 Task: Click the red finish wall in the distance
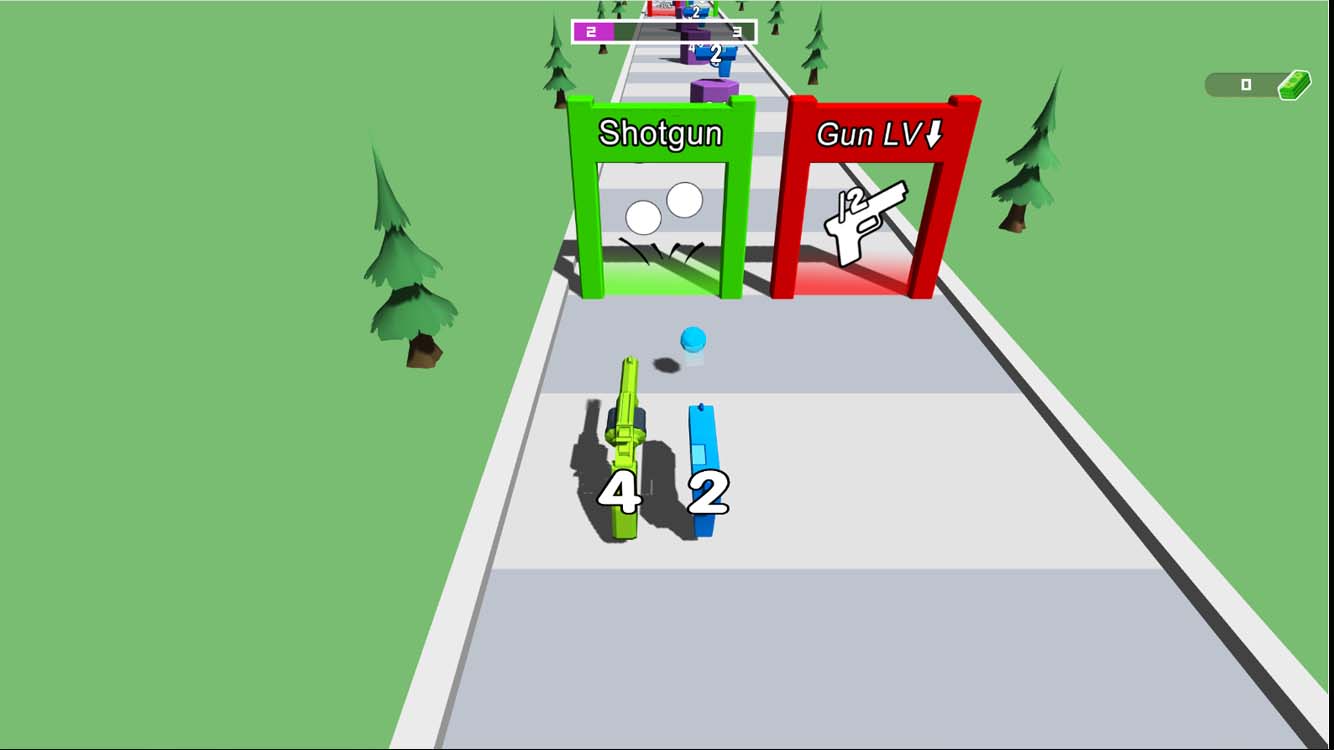click(x=662, y=8)
